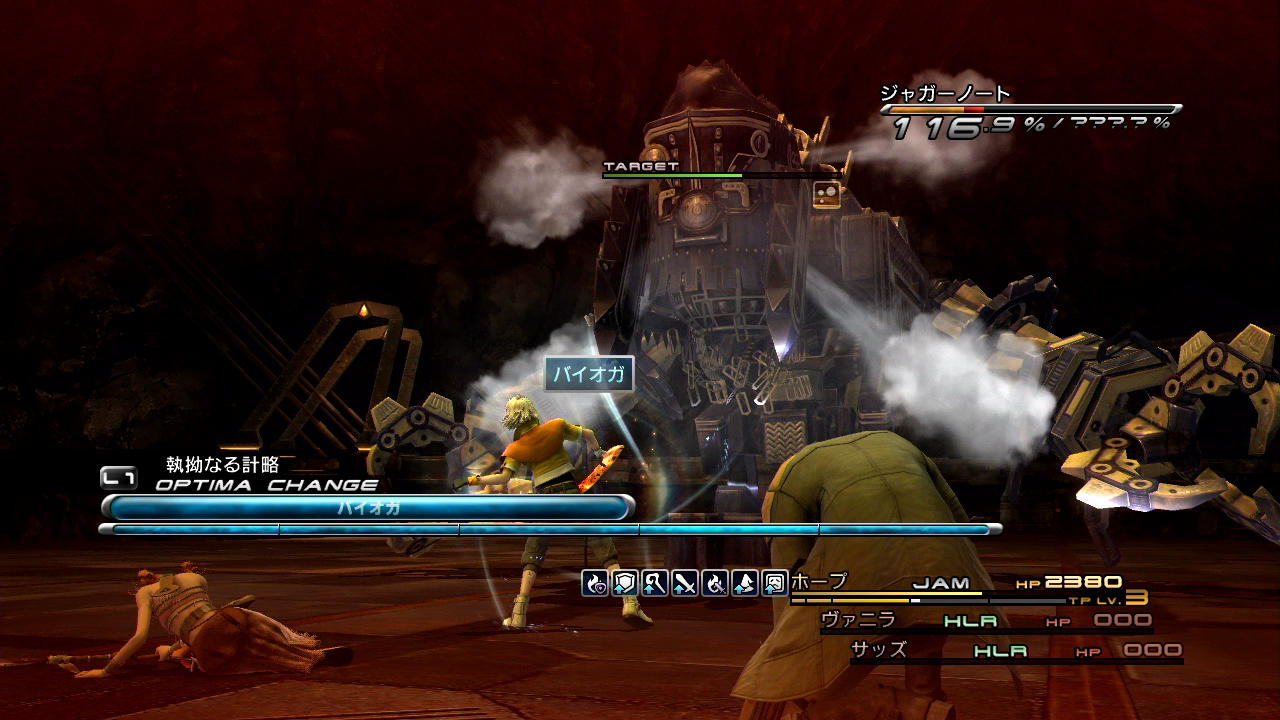Click the Bravery sword buff icon
Screen dimensions: 1280x720
(x=685, y=583)
